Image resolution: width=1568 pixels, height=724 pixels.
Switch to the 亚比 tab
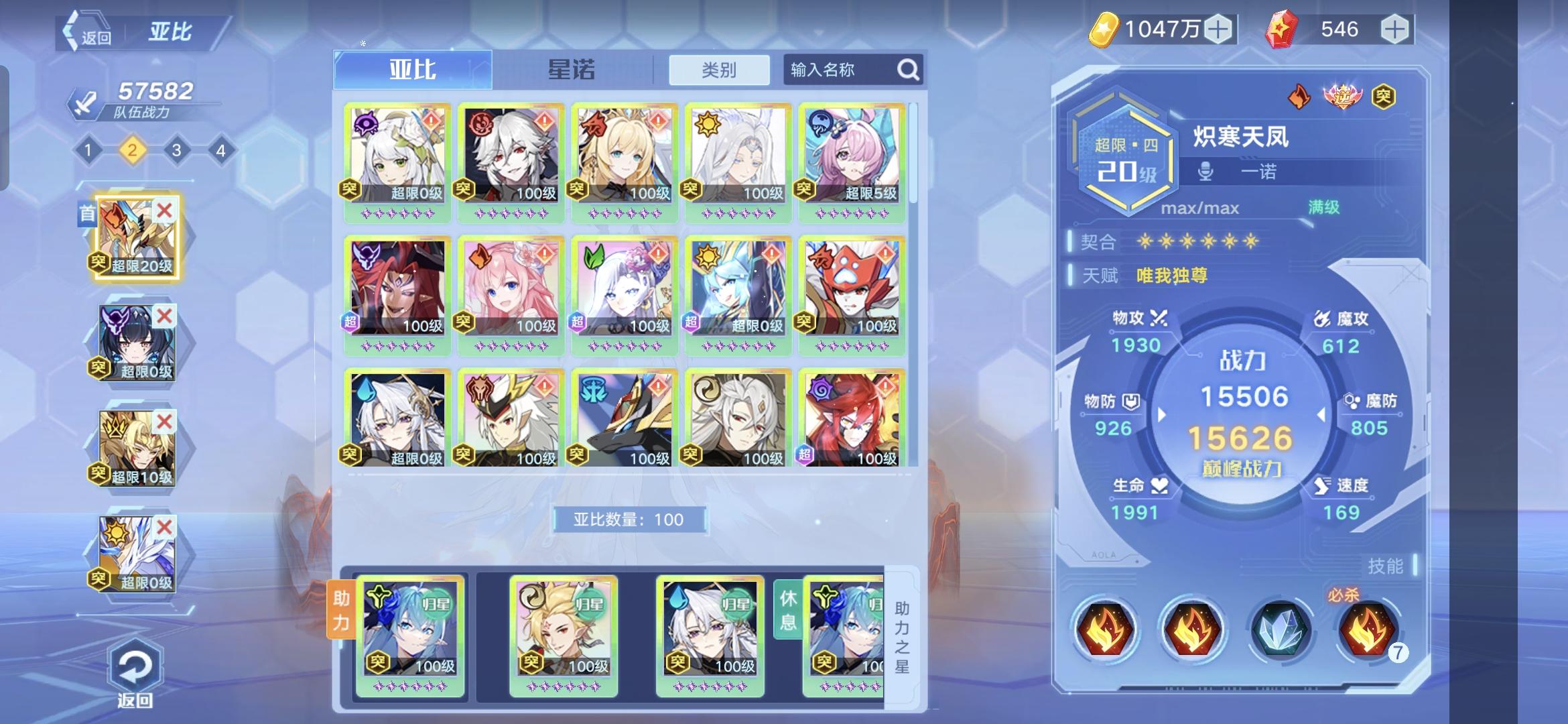point(411,69)
